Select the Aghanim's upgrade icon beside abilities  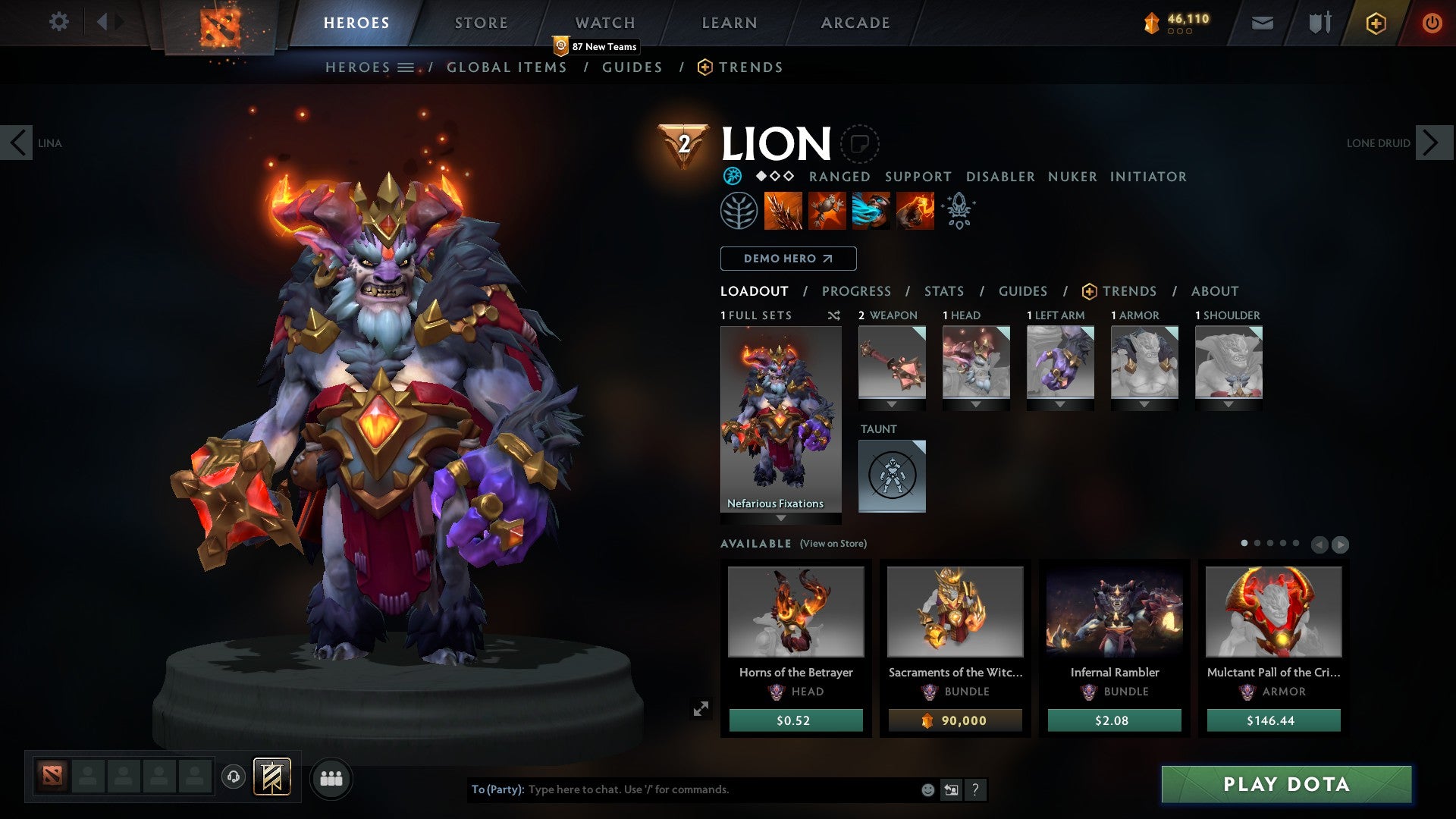click(958, 210)
